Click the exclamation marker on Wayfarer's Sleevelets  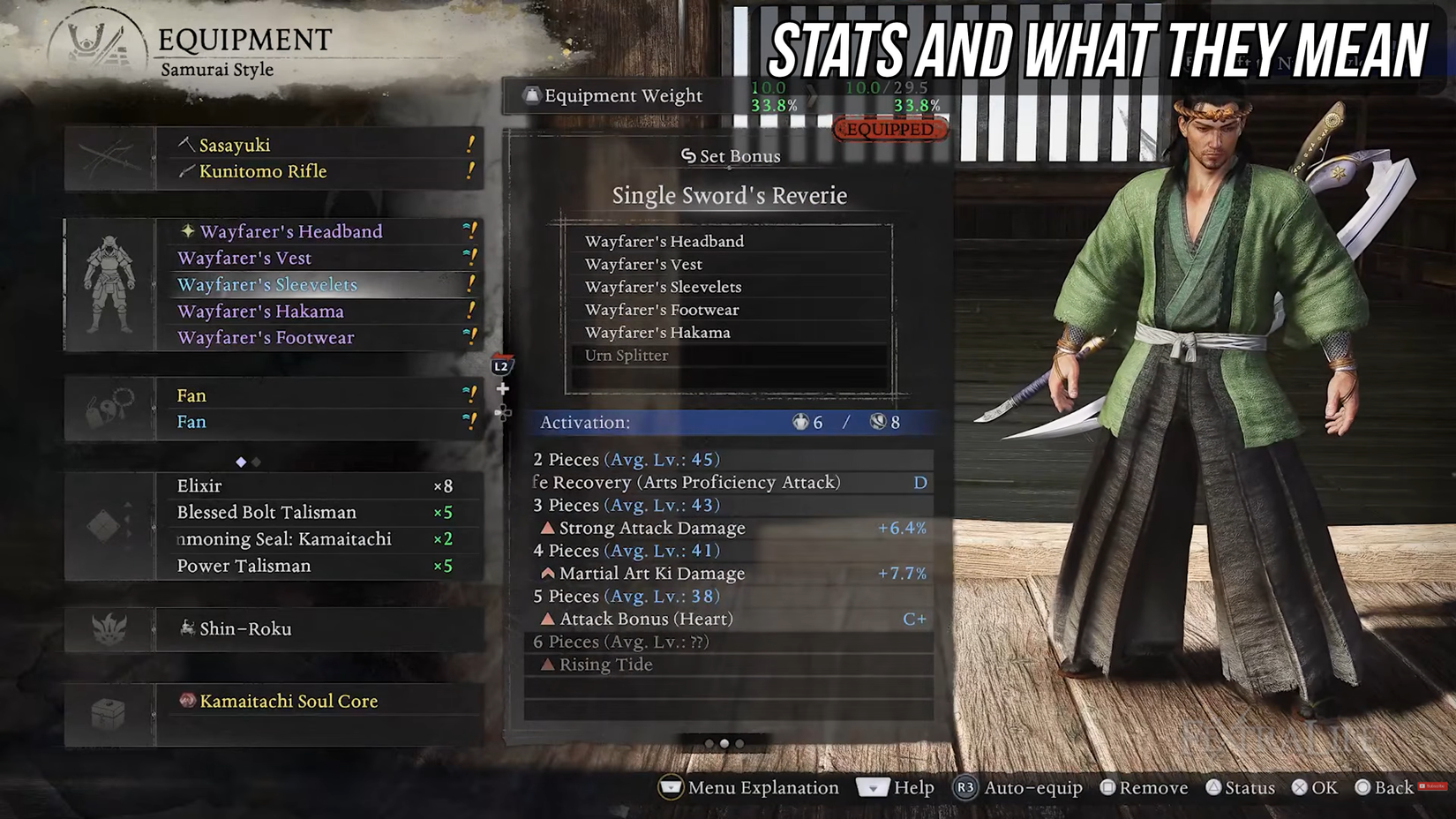click(x=470, y=284)
